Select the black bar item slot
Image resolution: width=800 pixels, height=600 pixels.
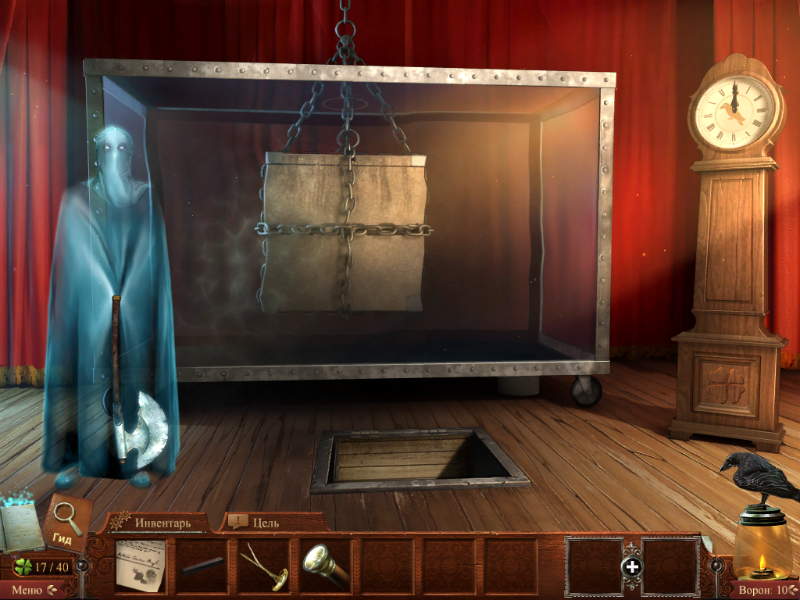point(201,567)
